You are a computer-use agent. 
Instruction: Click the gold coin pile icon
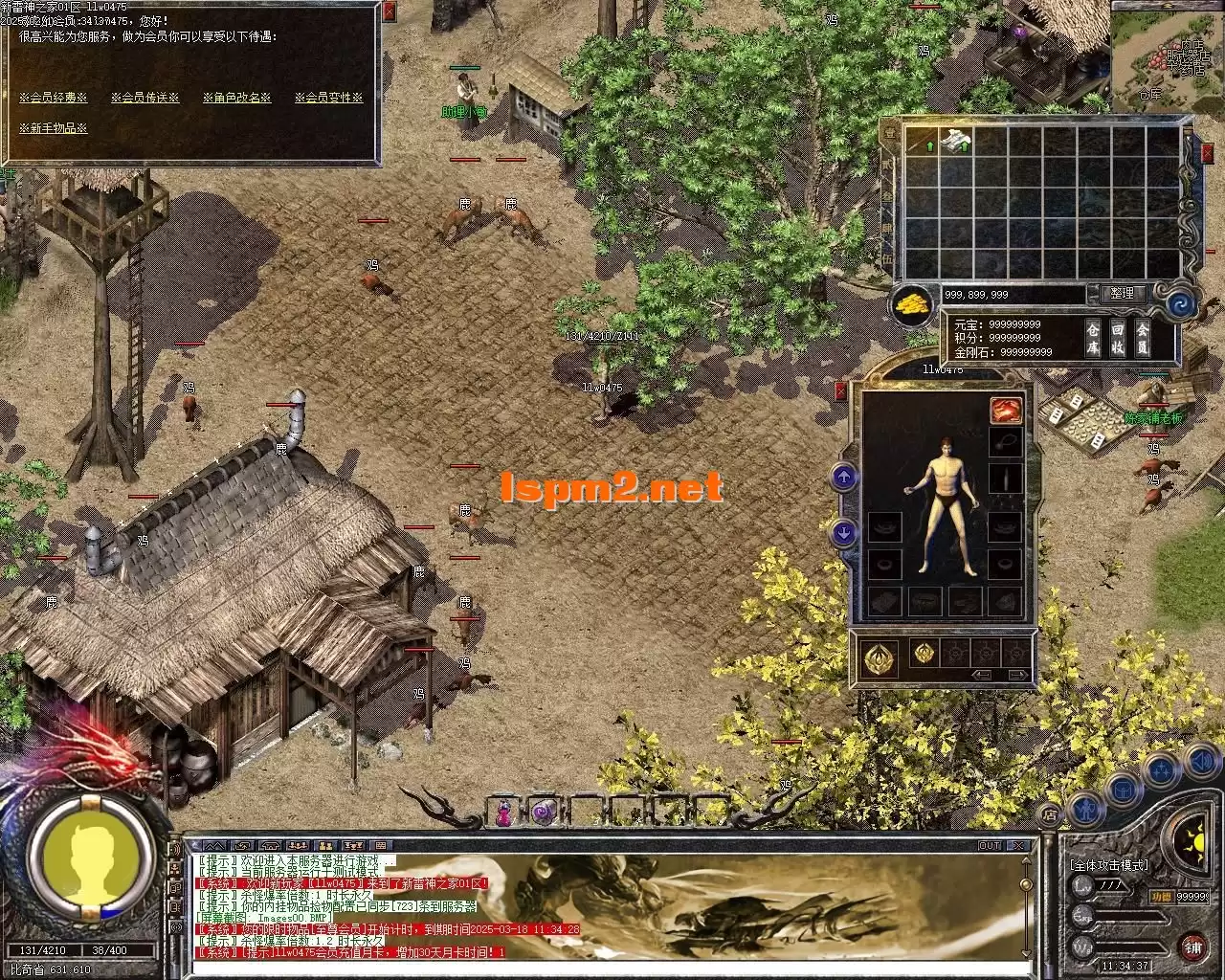coord(912,304)
